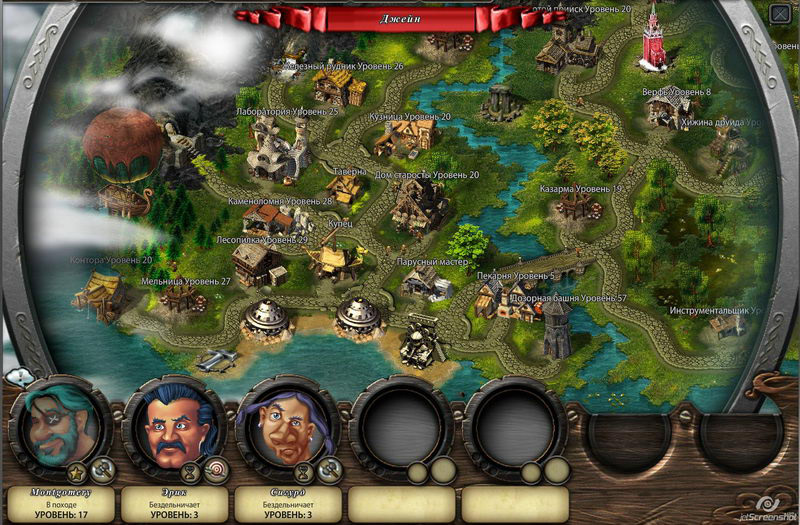
Task: Click the axe icon on Montgomery's portrait
Action: (x=100, y=470)
